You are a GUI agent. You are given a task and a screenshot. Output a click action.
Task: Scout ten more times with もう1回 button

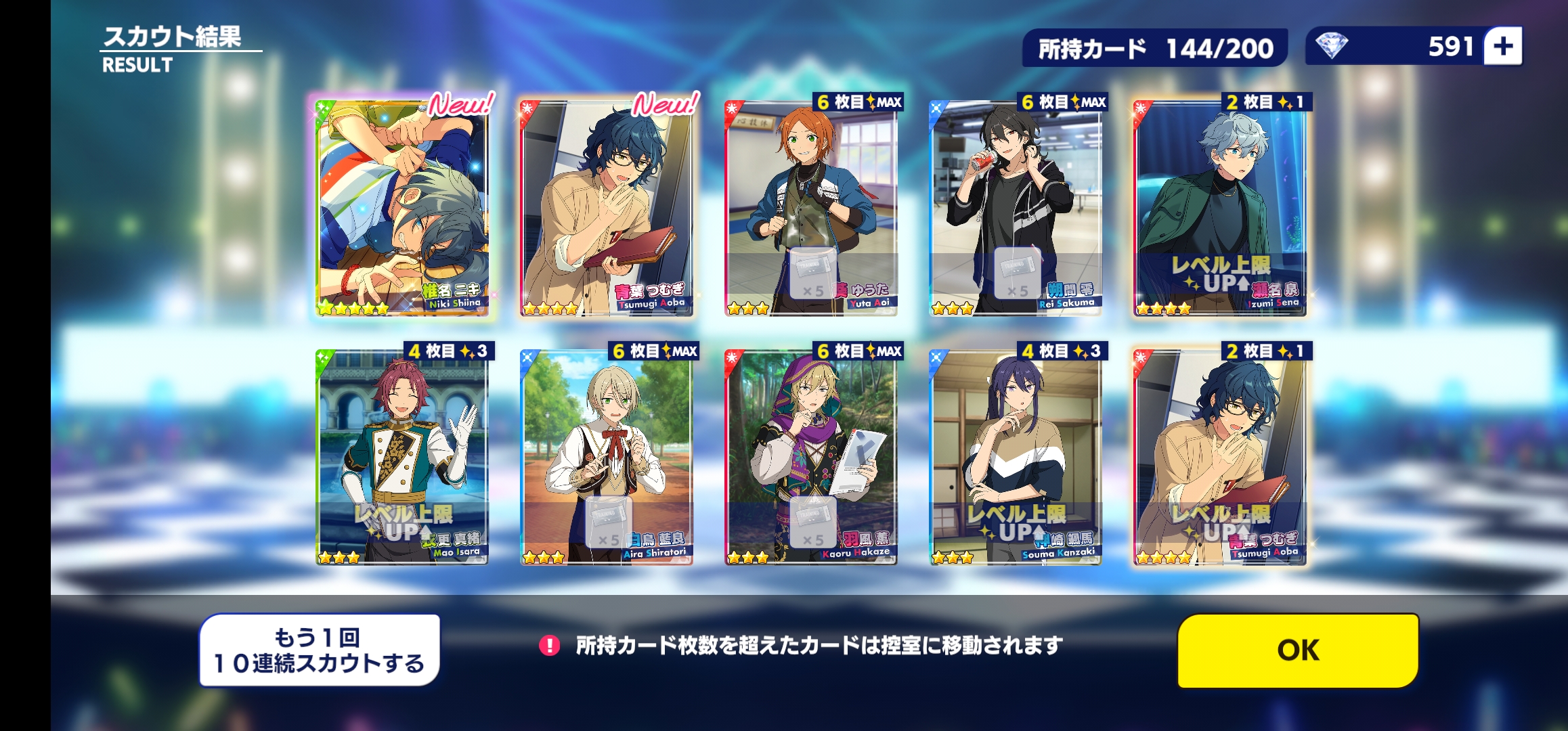point(320,650)
